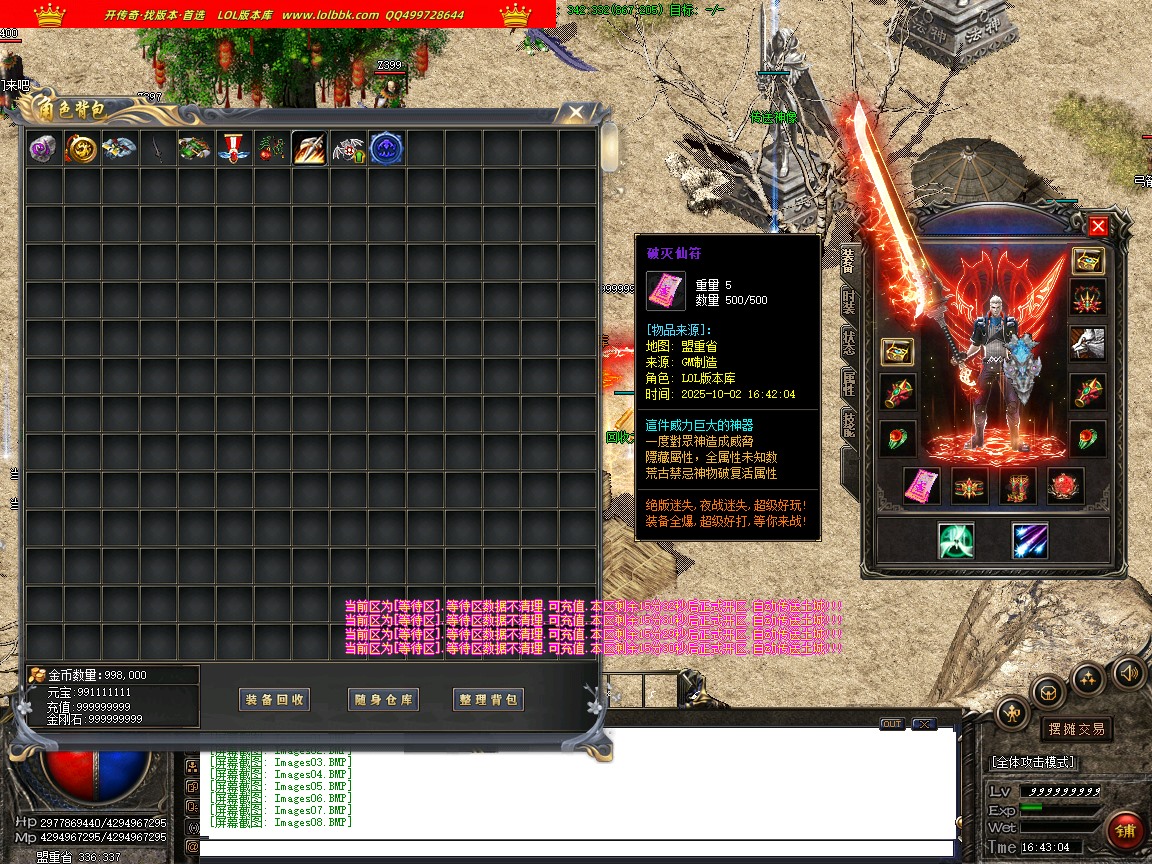Click the chat window OUT button
Image resolution: width=1152 pixels, height=864 pixels.
[891, 724]
